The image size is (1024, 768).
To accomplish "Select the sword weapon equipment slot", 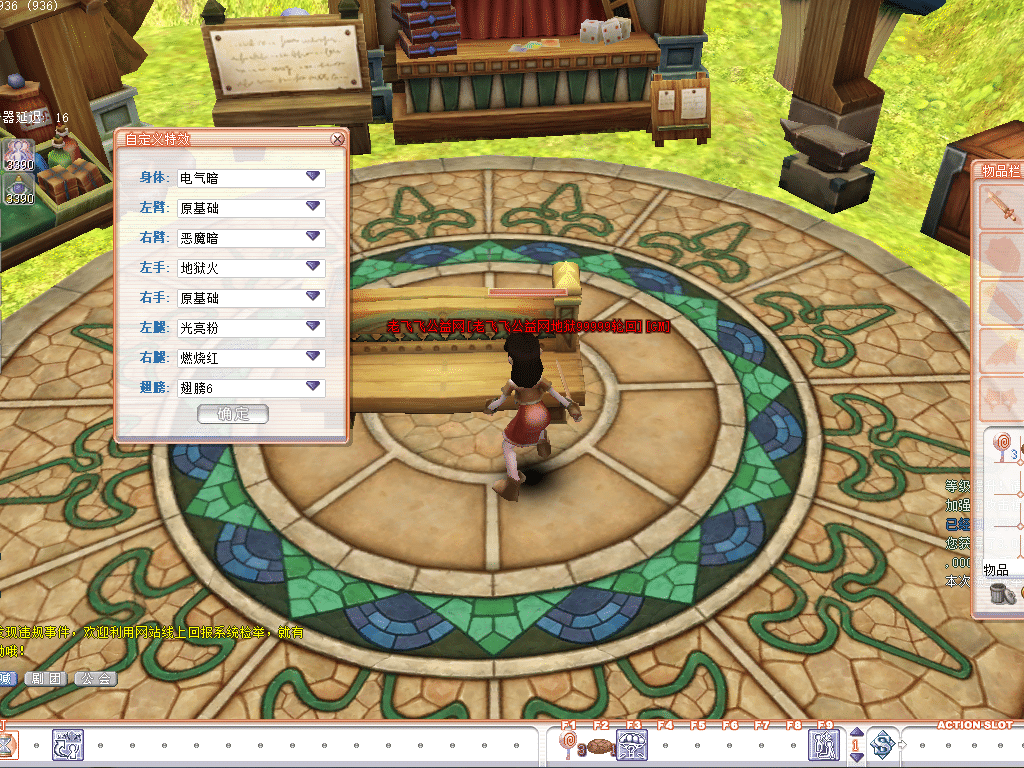I will (x=1000, y=207).
